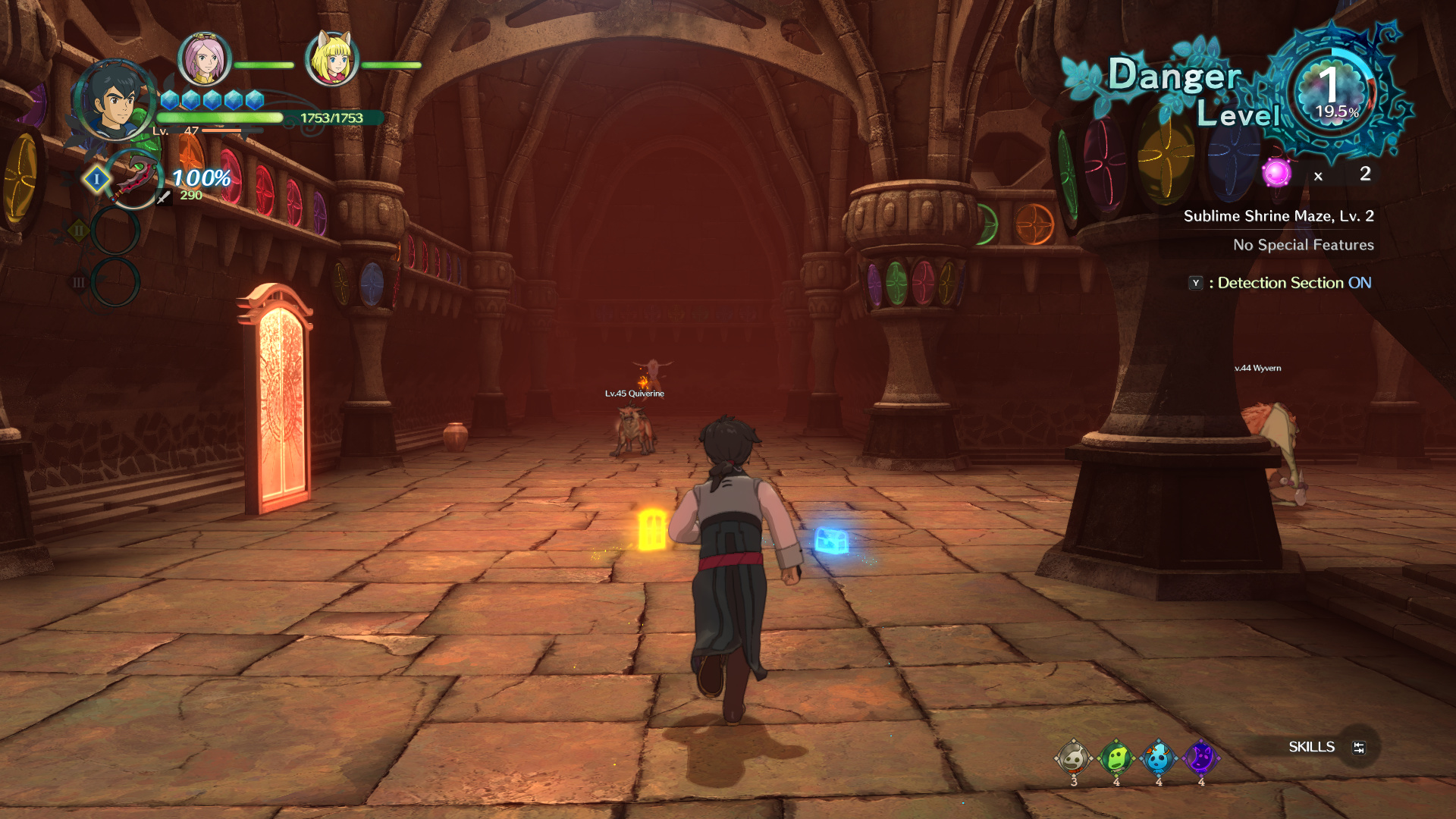Activate the green higgledy icon
This screenshot has height=819, width=1456.
[1116, 757]
